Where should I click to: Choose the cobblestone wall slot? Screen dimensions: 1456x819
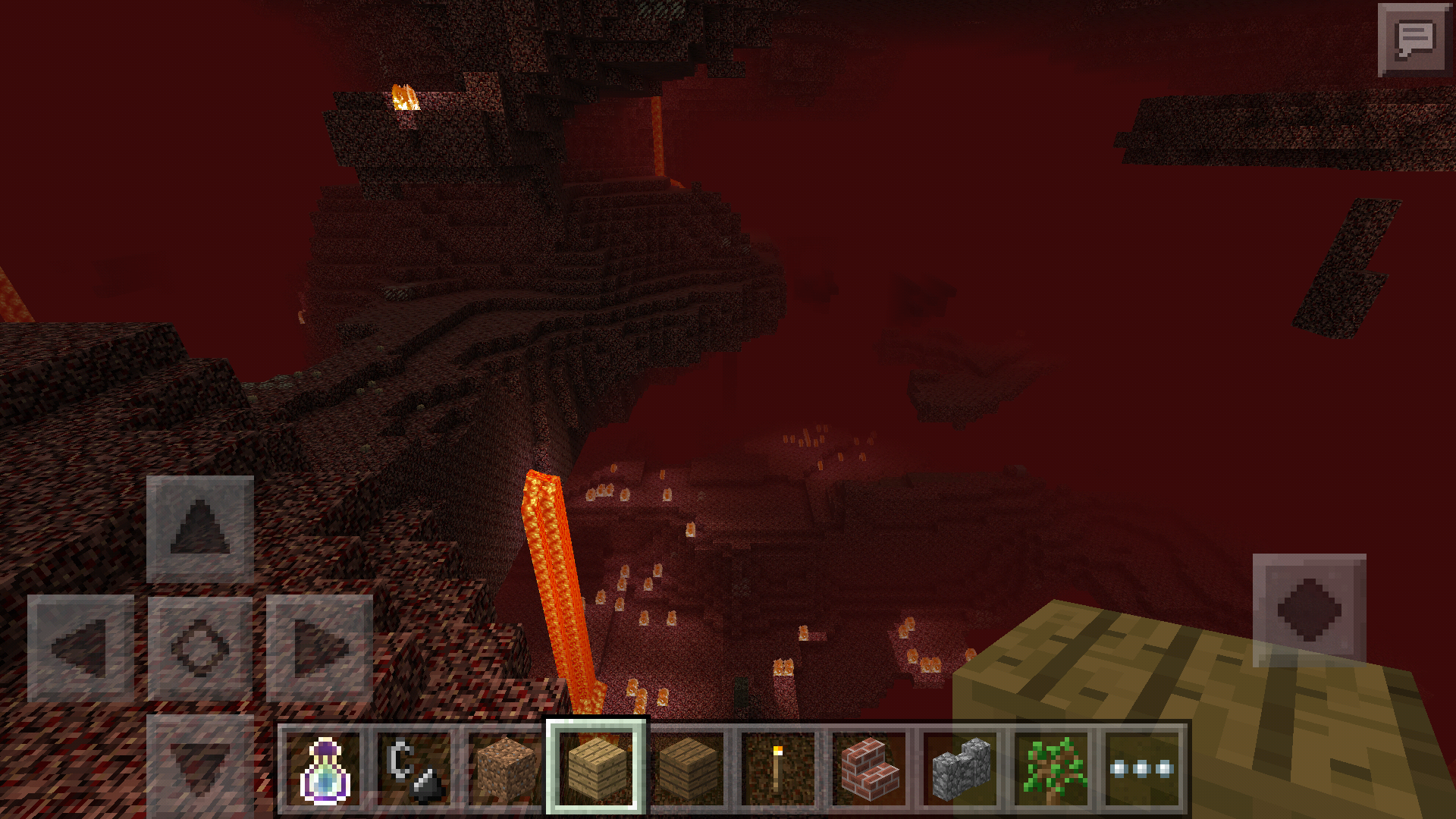click(960, 769)
